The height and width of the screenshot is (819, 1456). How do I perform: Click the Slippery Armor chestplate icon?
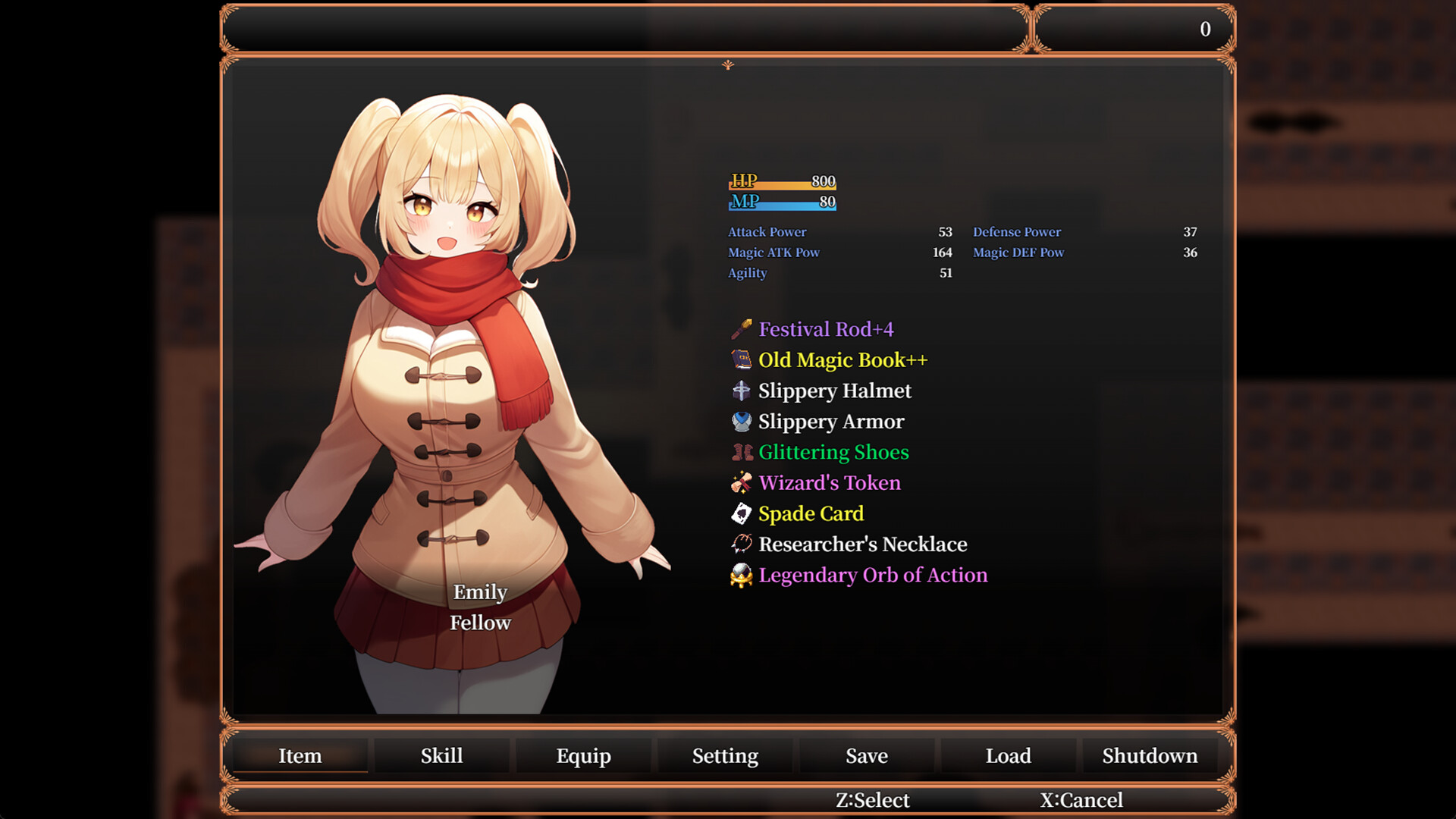coord(741,421)
